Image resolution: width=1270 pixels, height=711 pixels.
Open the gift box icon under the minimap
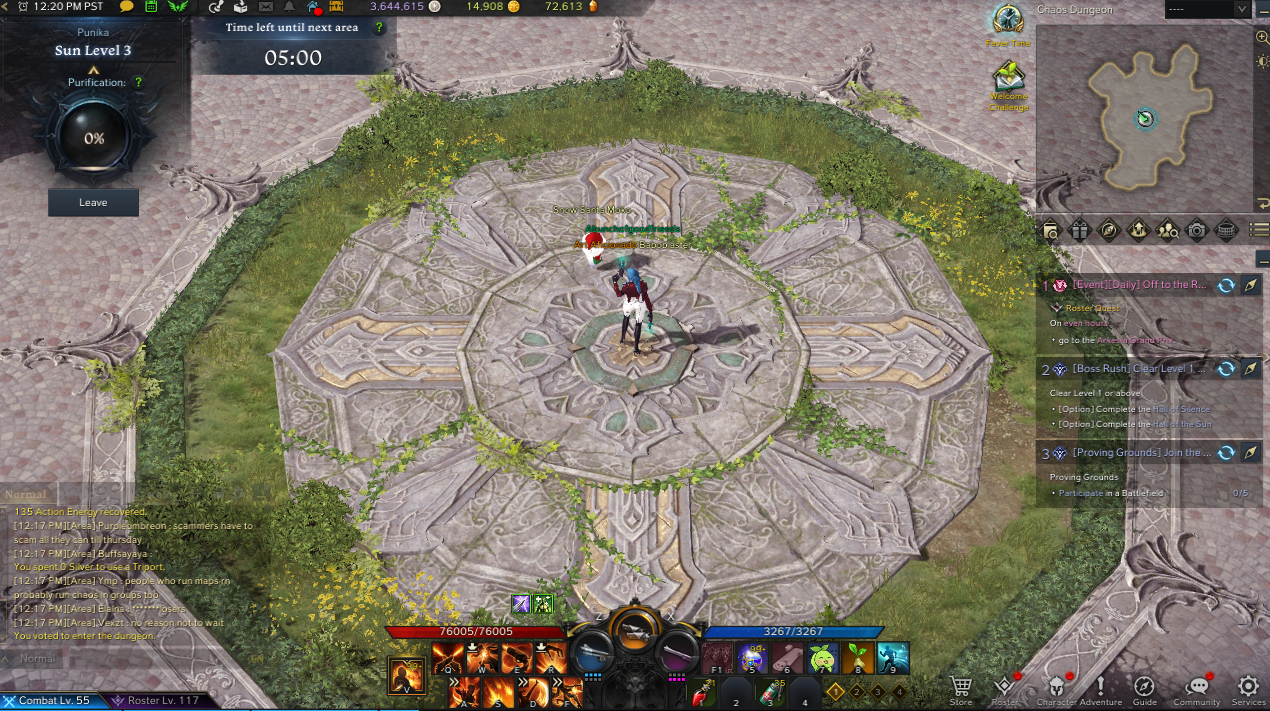[1079, 230]
